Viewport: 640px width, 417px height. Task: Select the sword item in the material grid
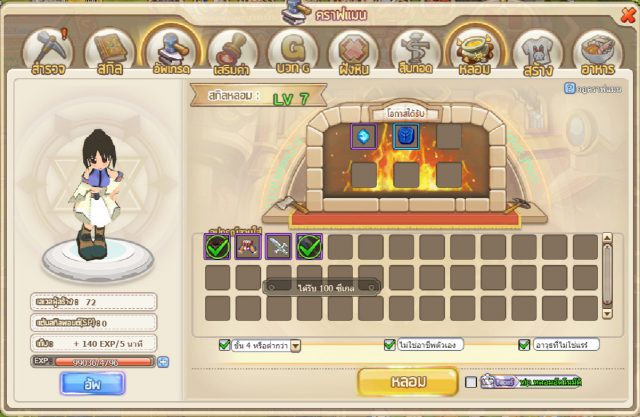tap(279, 246)
